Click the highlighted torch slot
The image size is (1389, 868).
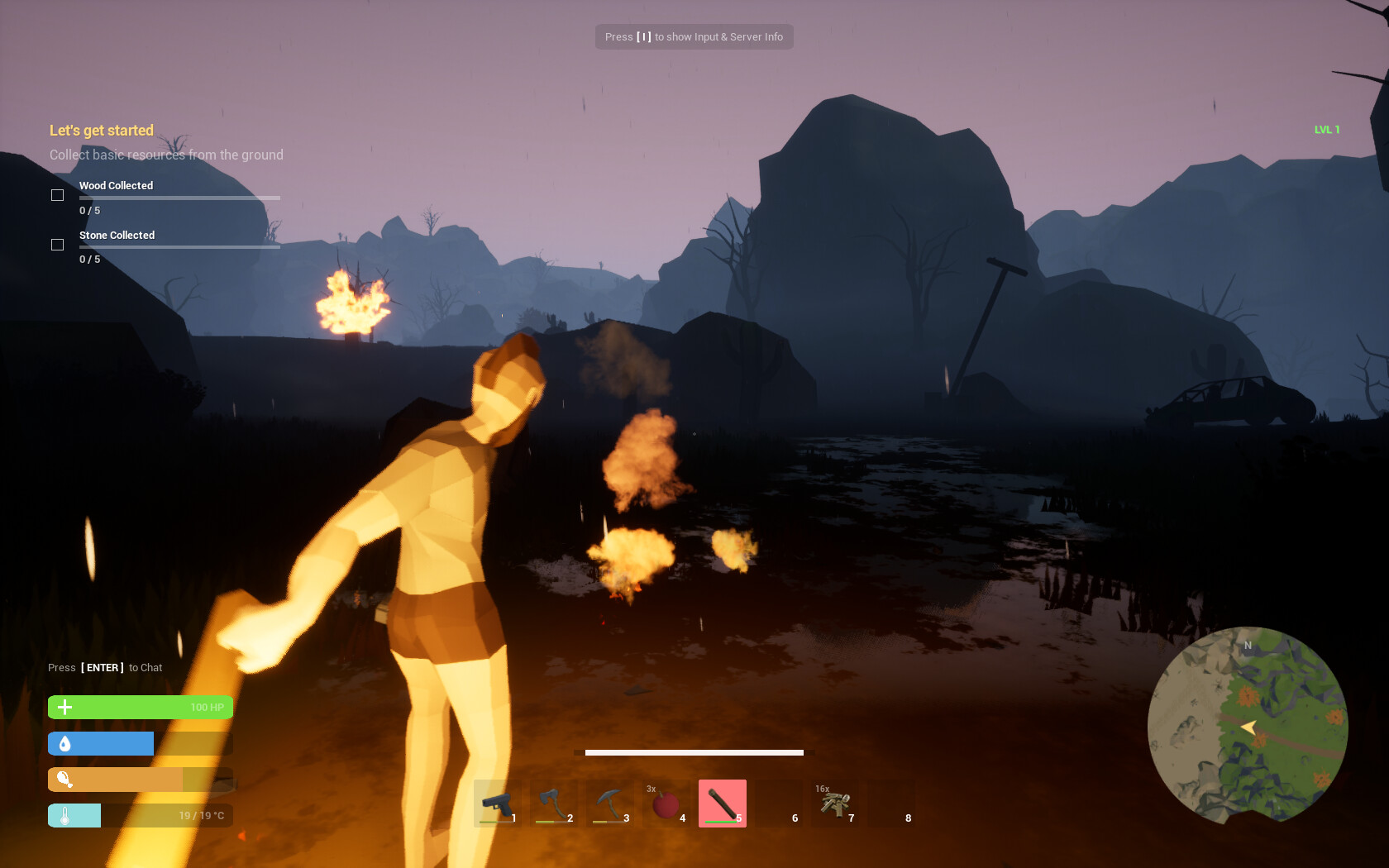[723, 804]
